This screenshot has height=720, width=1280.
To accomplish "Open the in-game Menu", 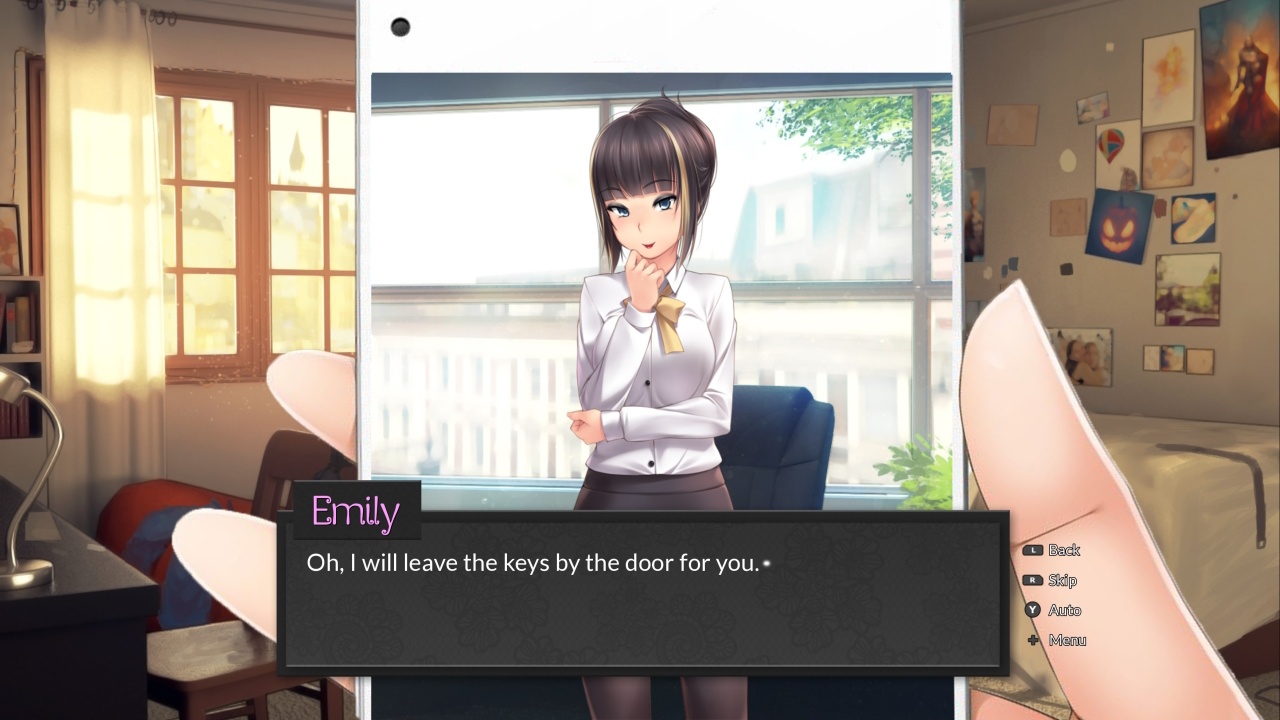I will pyautogui.click(x=1066, y=640).
